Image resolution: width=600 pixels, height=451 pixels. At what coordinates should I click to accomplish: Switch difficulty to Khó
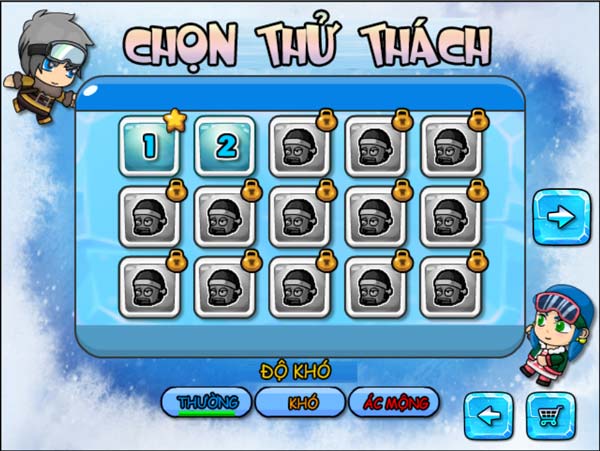pyautogui.click(x=301, y=402)
